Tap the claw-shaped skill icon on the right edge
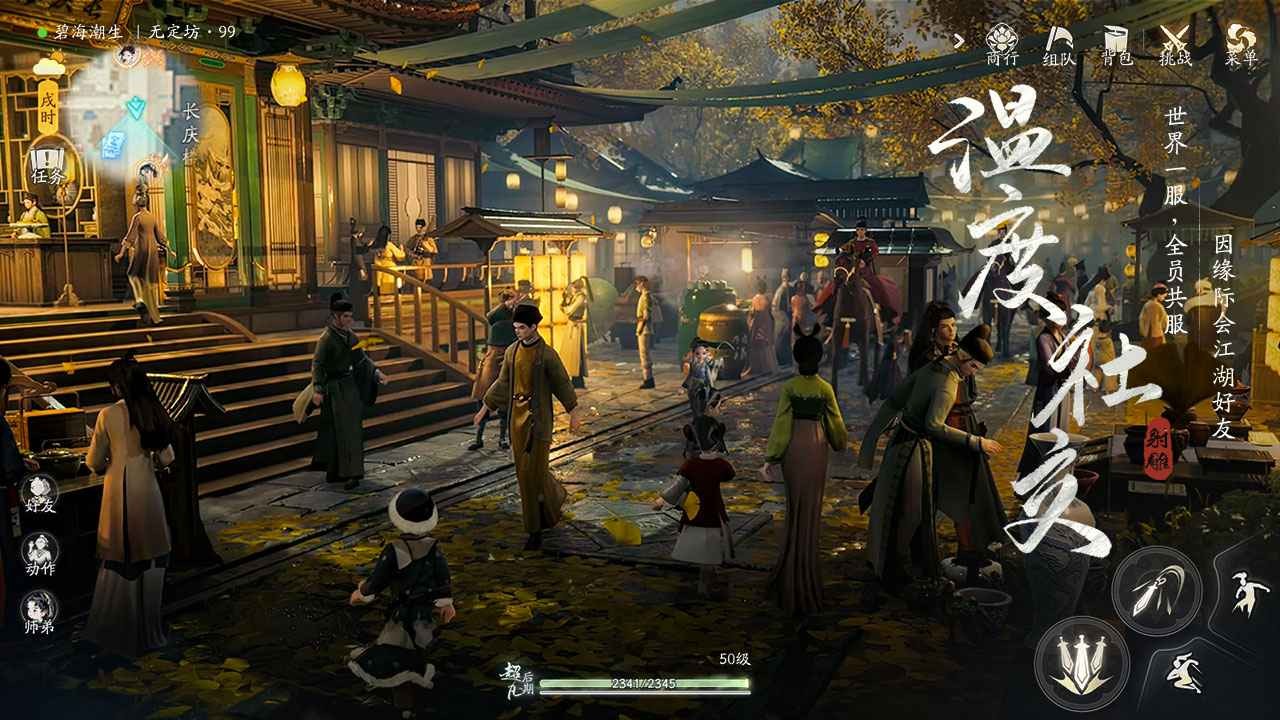The width and height of the screenshot is (1280, 720). pyautogui.click(x=1248, y=590)
